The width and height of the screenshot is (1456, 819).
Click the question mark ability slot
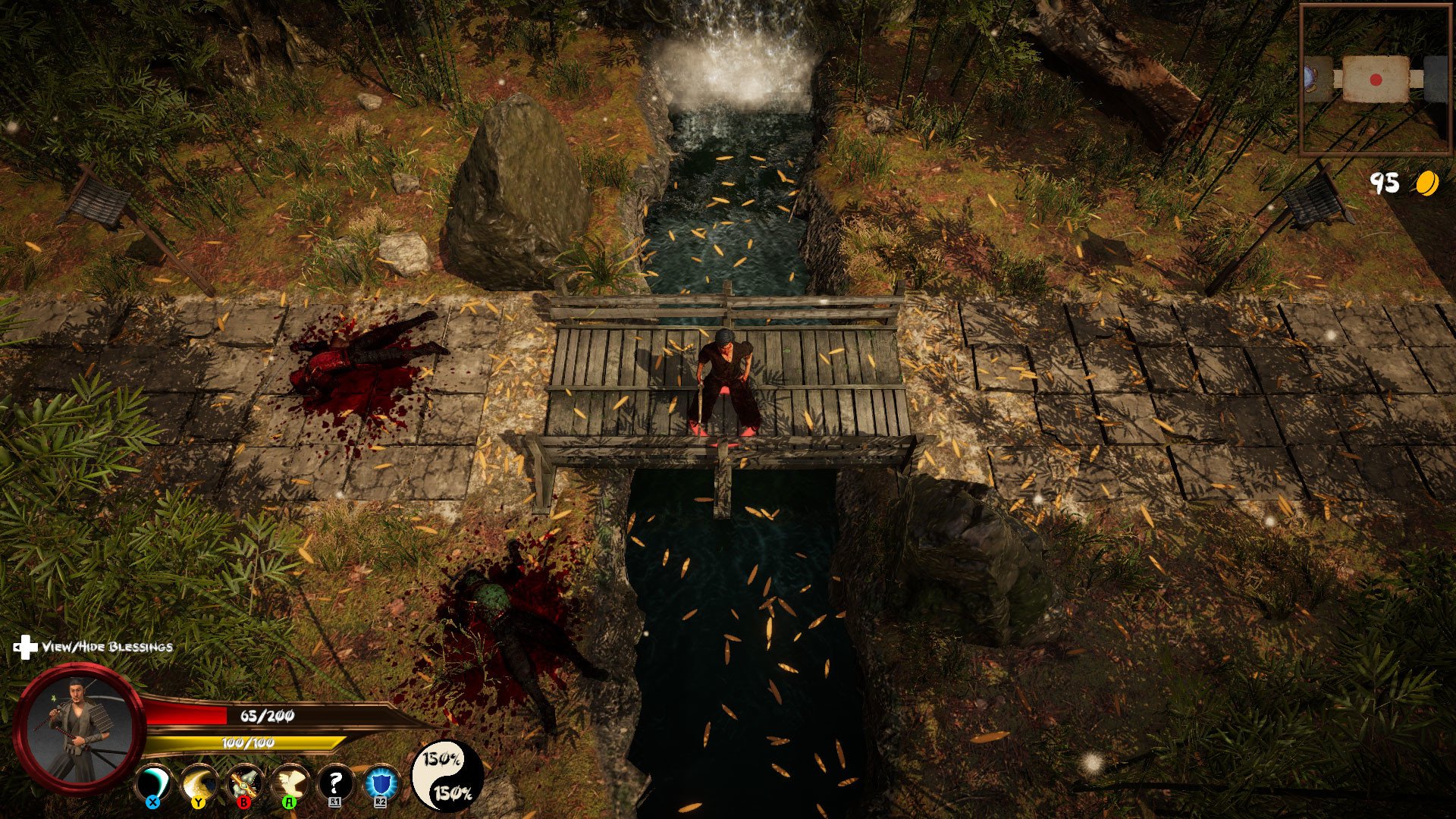(x=335, y=784)
